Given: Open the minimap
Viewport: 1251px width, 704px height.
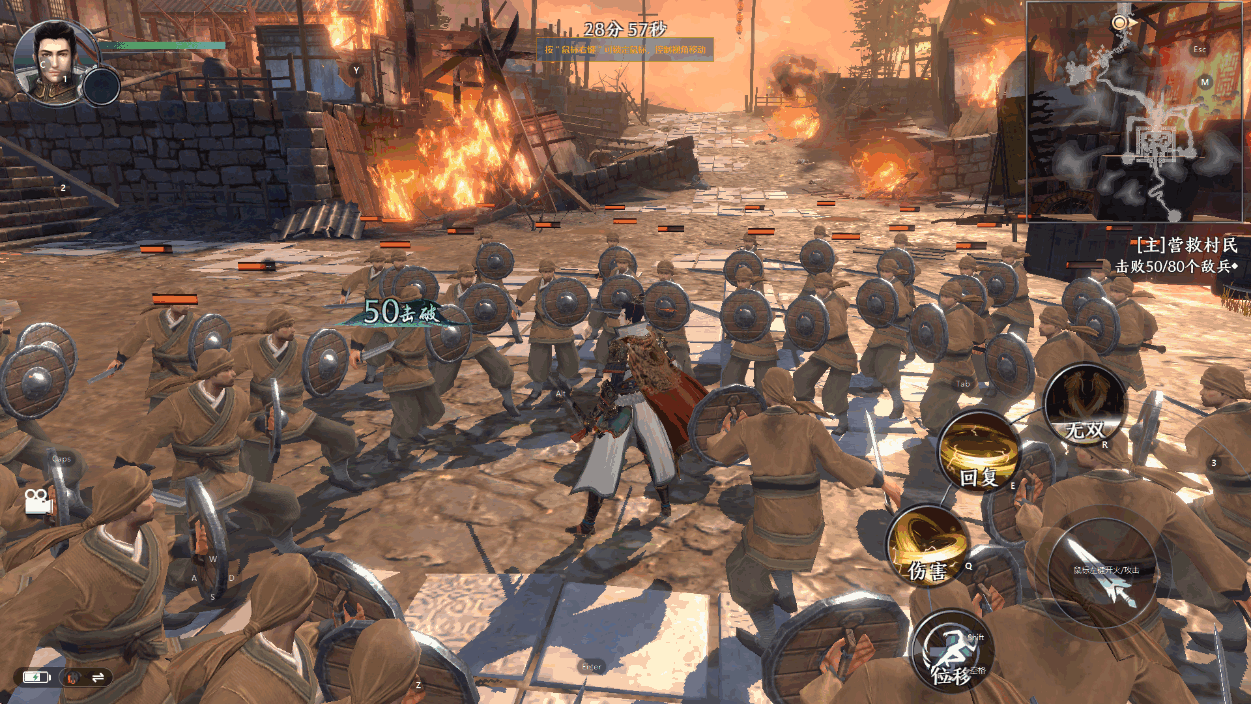Looking at the screenshot, I should (1138, 110).
